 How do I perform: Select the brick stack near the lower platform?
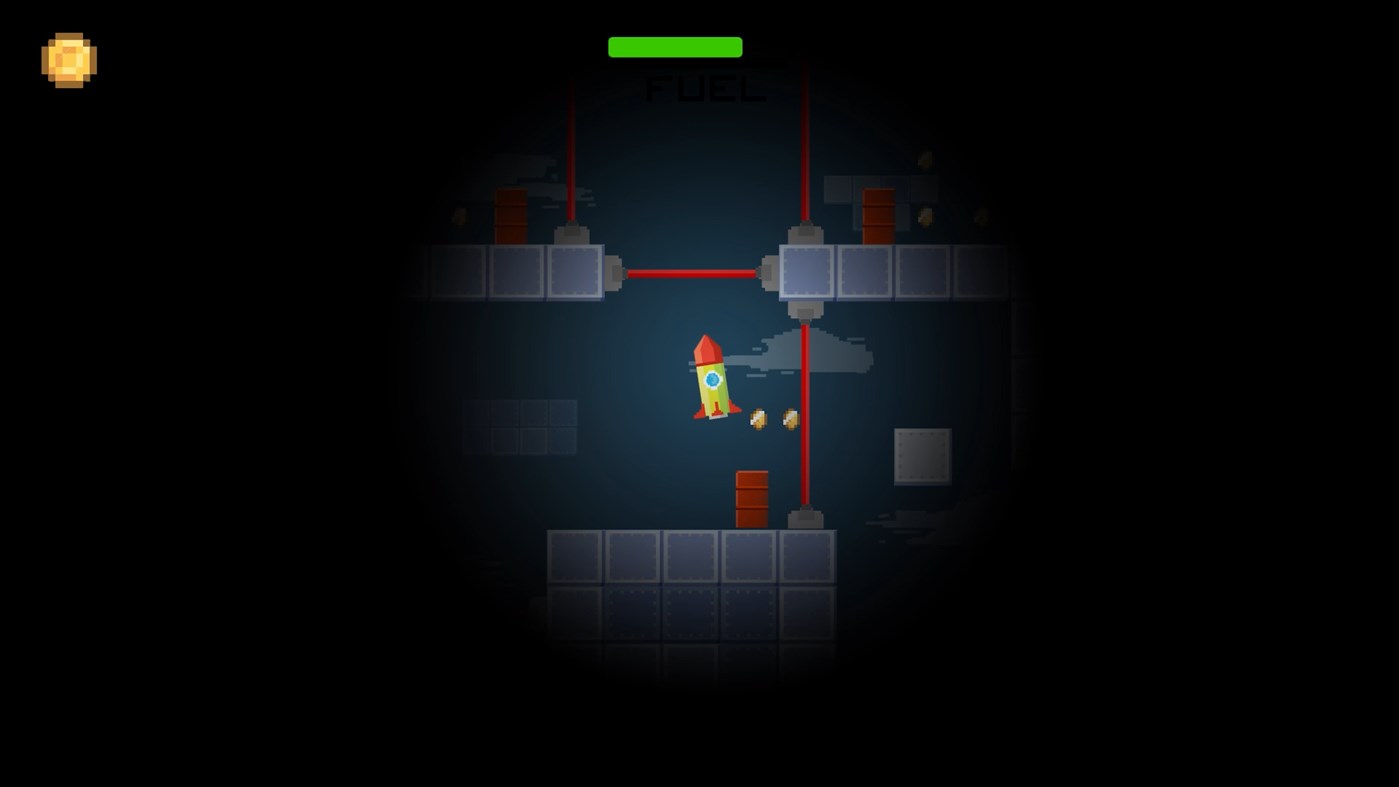click(752, 496)
